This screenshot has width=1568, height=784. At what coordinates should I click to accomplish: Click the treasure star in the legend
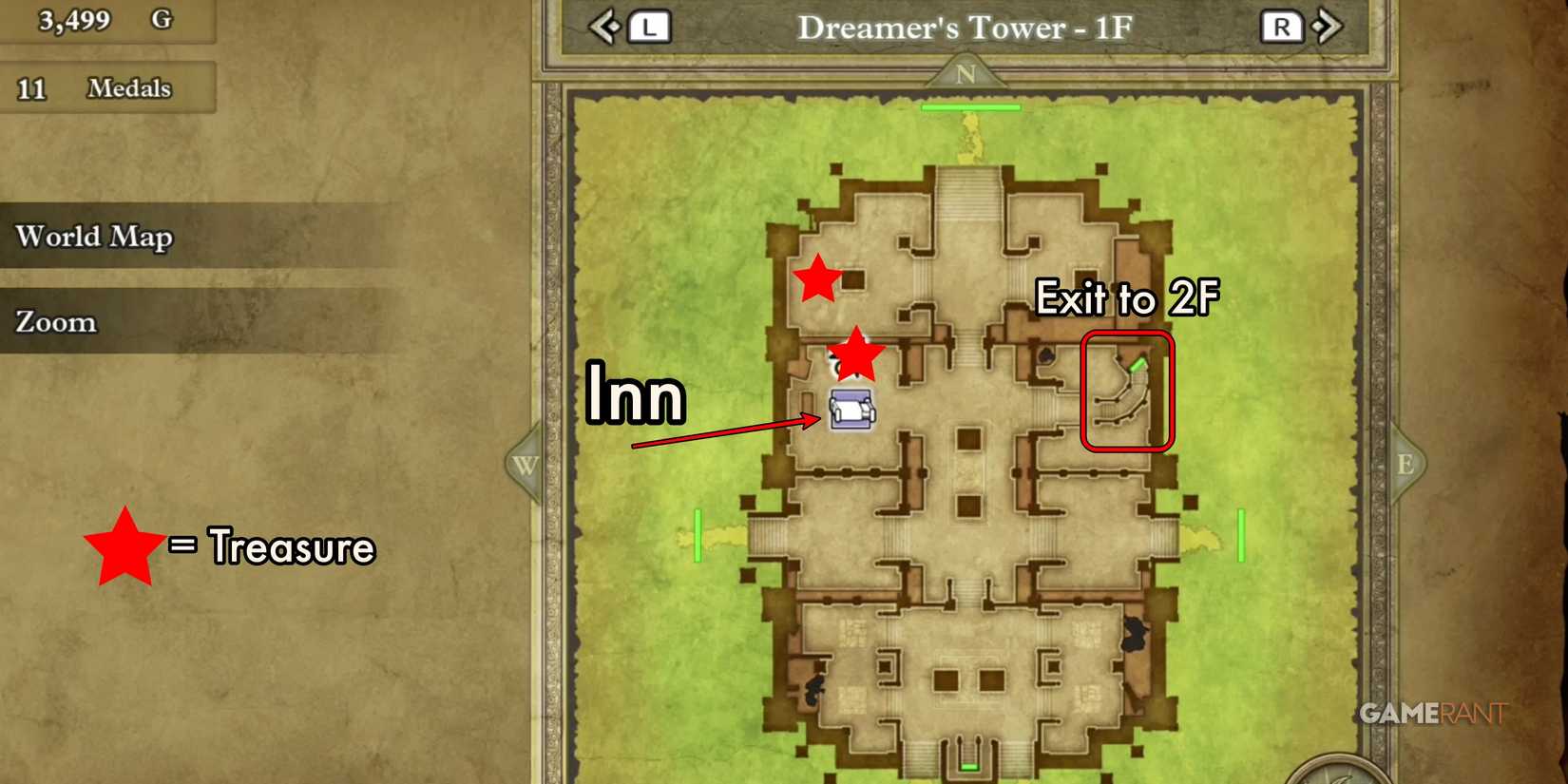124,546
